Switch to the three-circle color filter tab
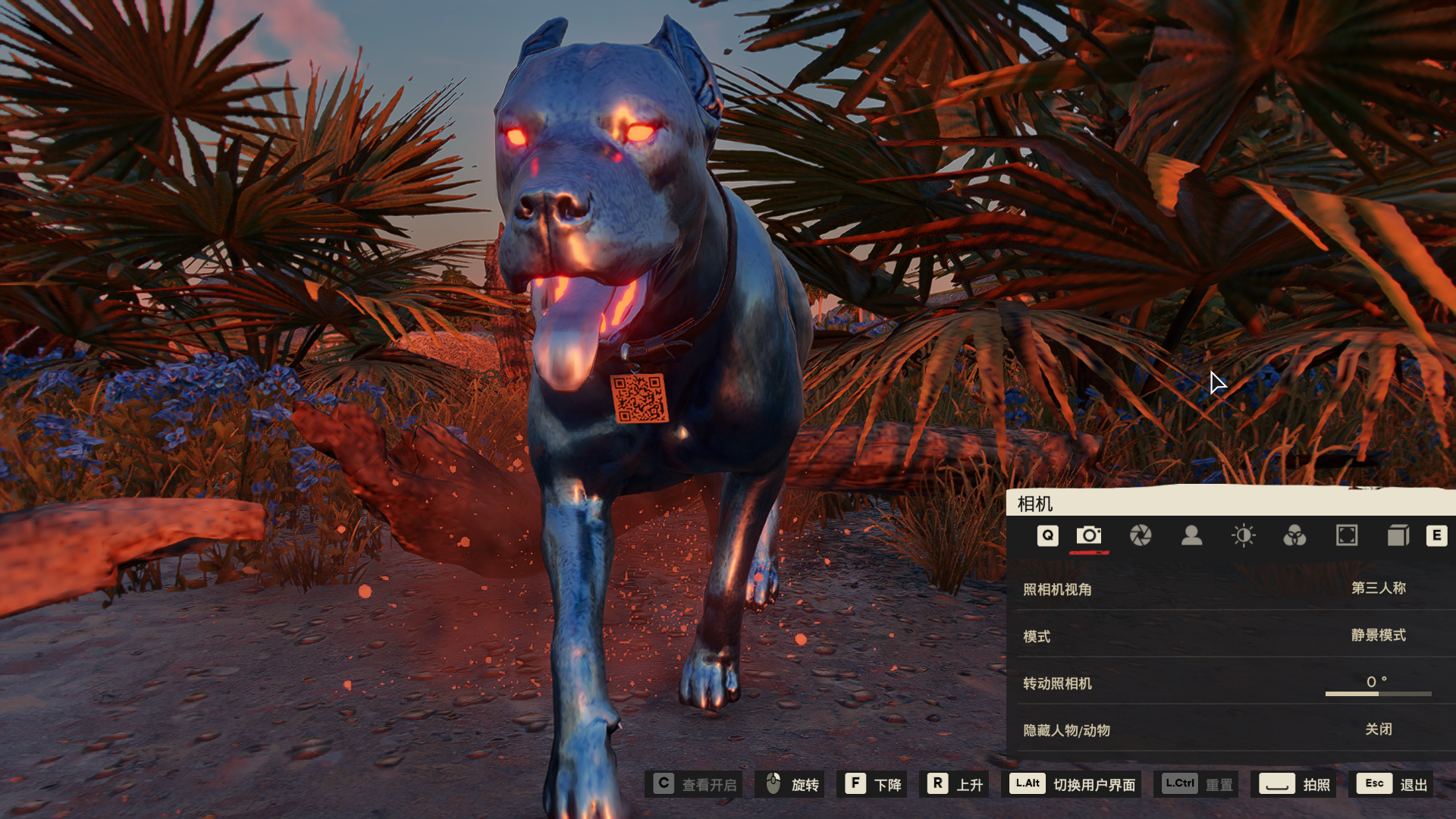 [x=1294, y=535]
